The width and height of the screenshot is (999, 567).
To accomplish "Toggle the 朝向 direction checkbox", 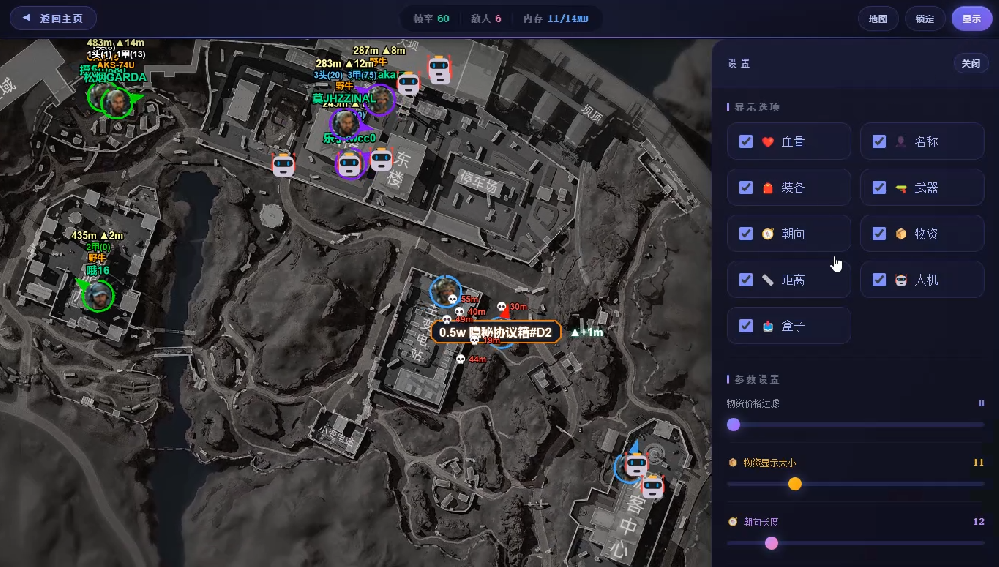I will coord(746,234).
